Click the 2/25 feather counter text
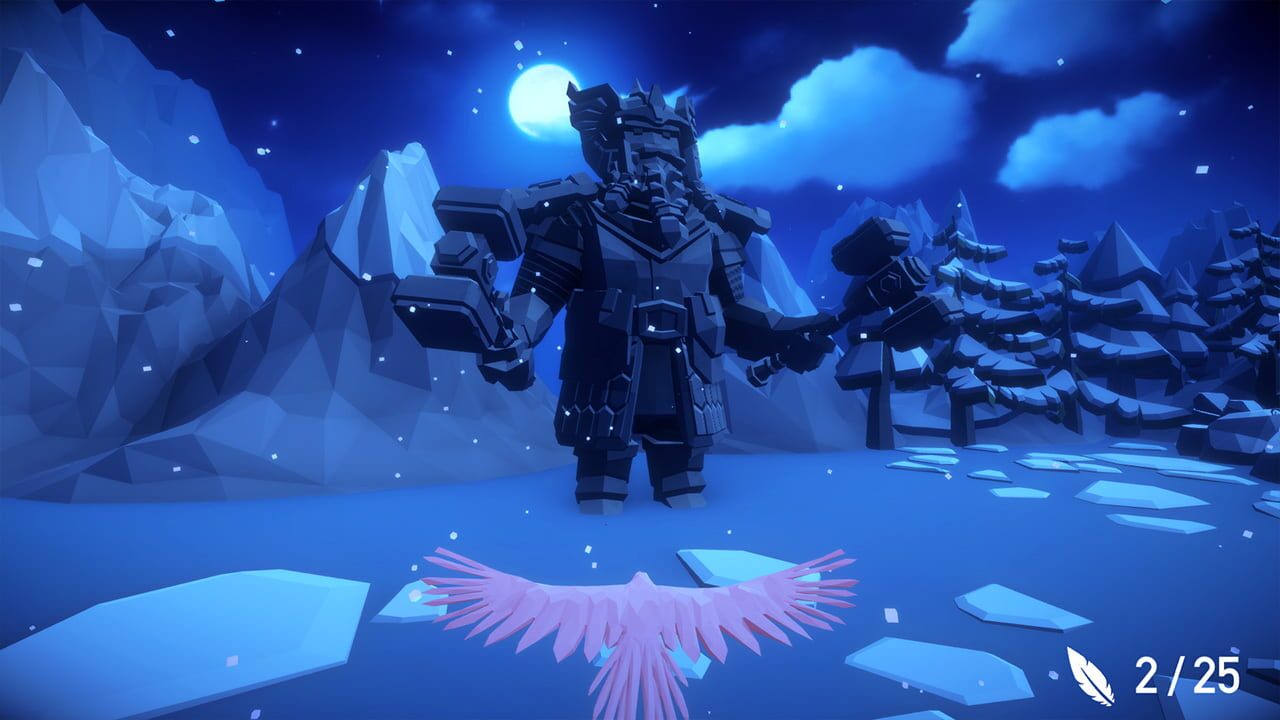The height and width of the screenshot is (720, 1280). point(1185,675)
